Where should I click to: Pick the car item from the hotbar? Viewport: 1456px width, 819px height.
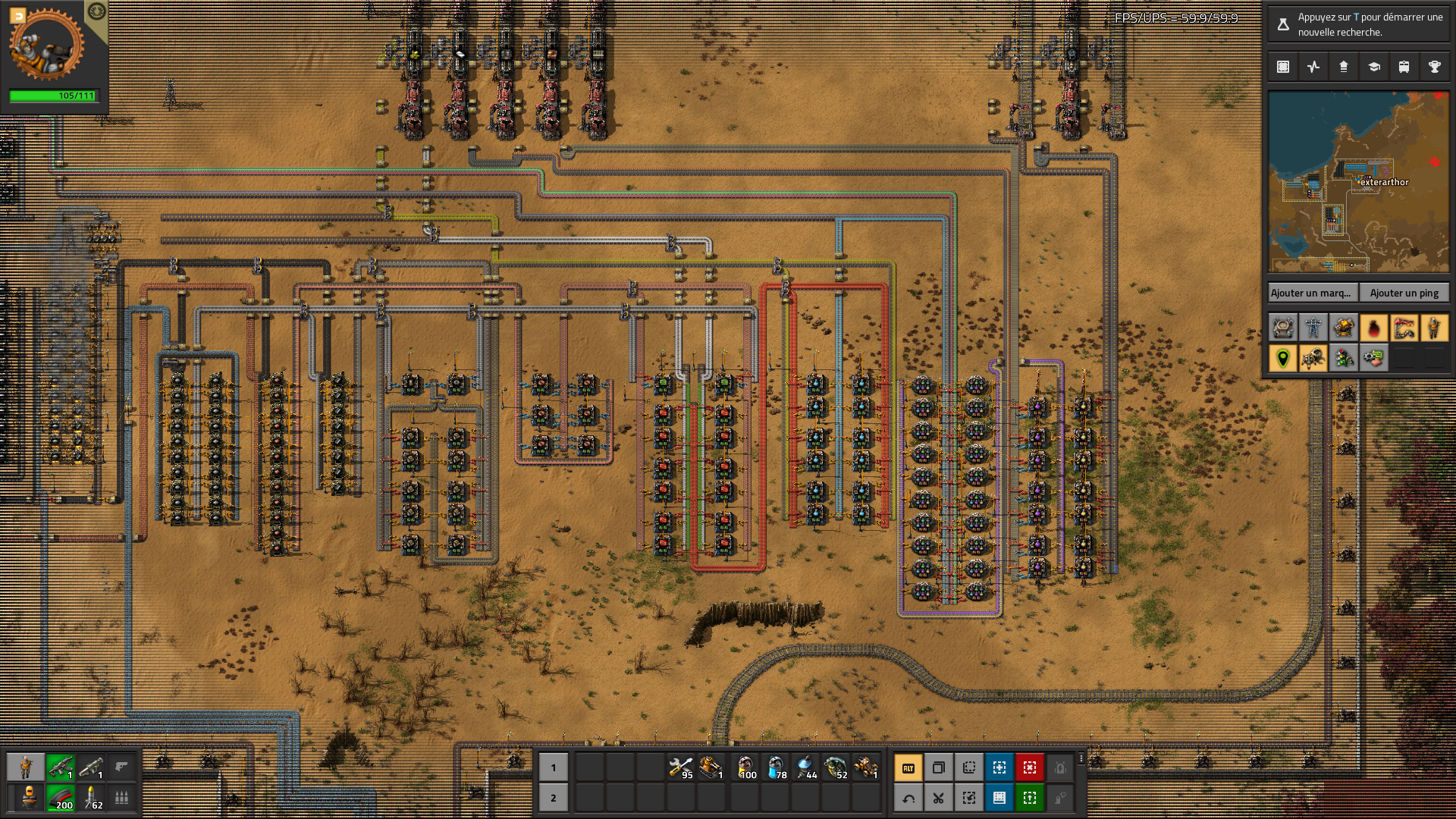(x=866, y=767)
